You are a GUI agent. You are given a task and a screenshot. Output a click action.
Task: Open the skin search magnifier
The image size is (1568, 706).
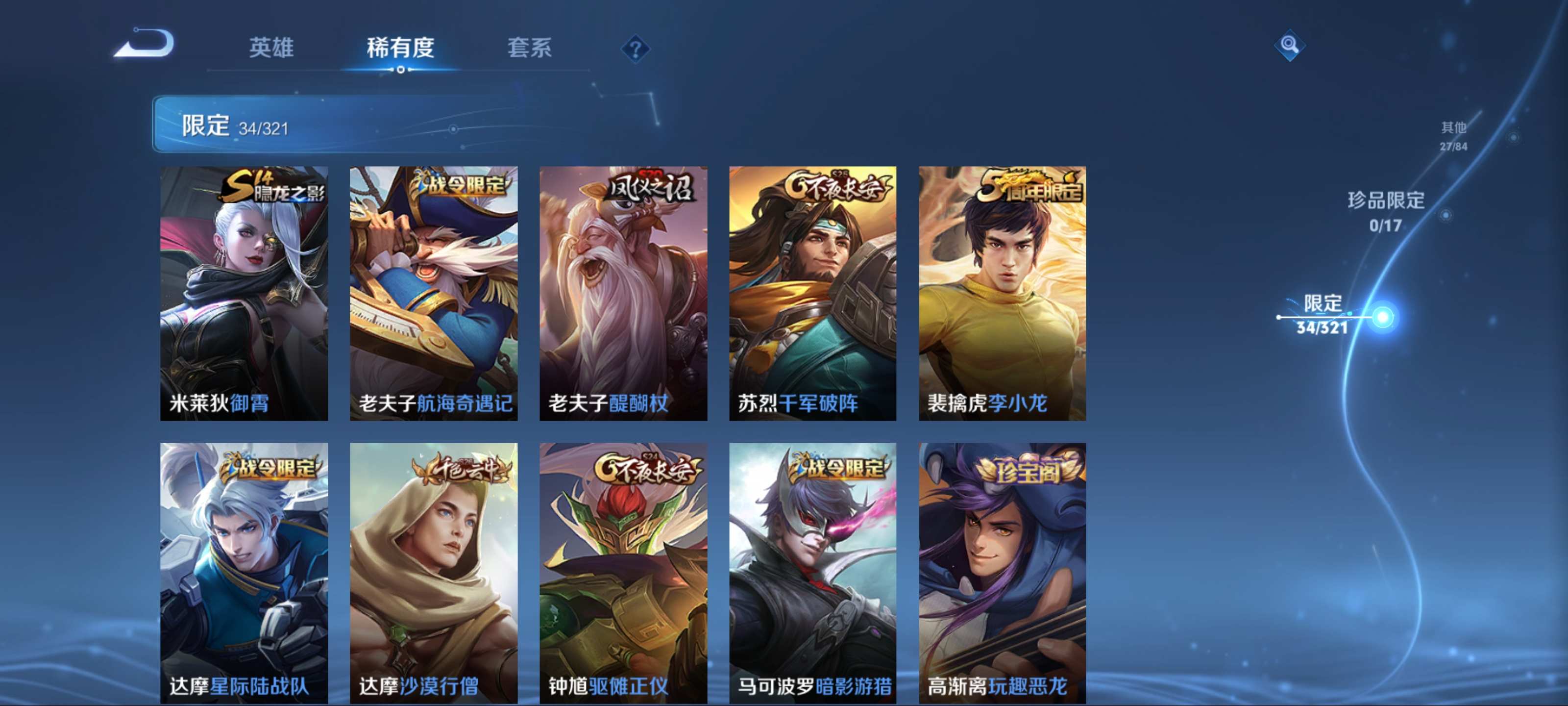[1289, 45]
